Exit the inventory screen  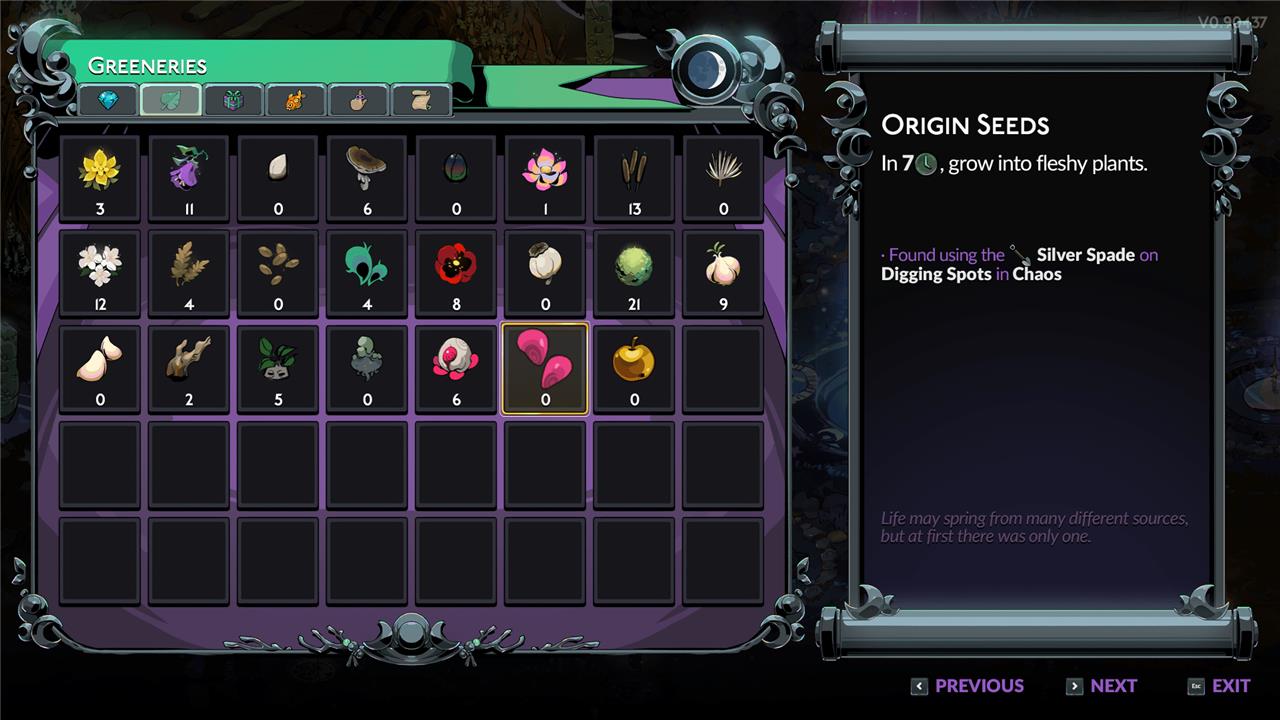tap(1219, 686)
